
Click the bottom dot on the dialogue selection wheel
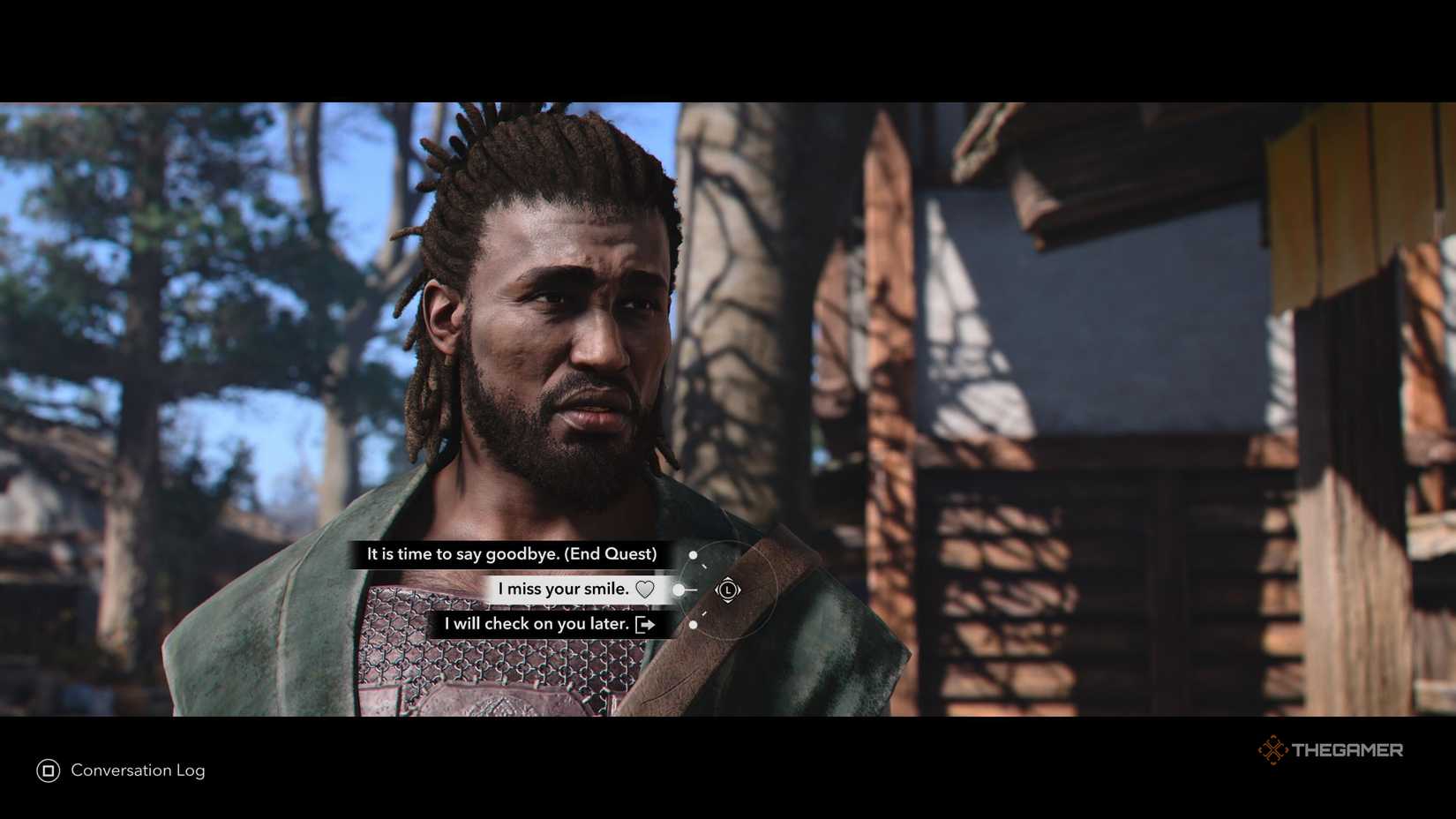693,624
